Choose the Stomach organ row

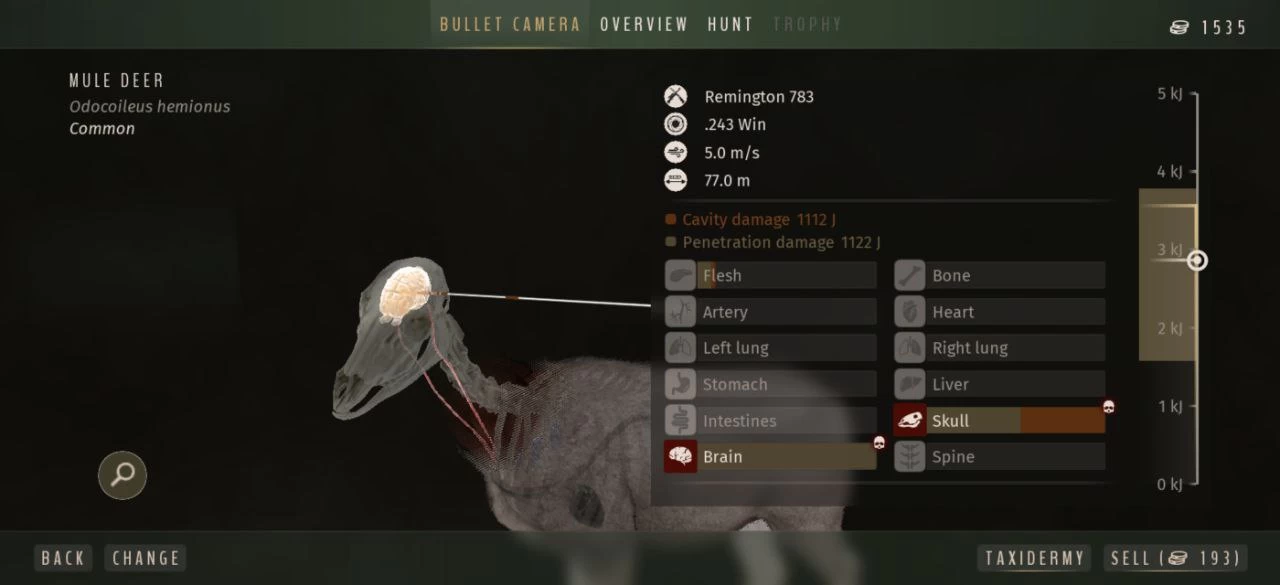[x=770, y=385]
